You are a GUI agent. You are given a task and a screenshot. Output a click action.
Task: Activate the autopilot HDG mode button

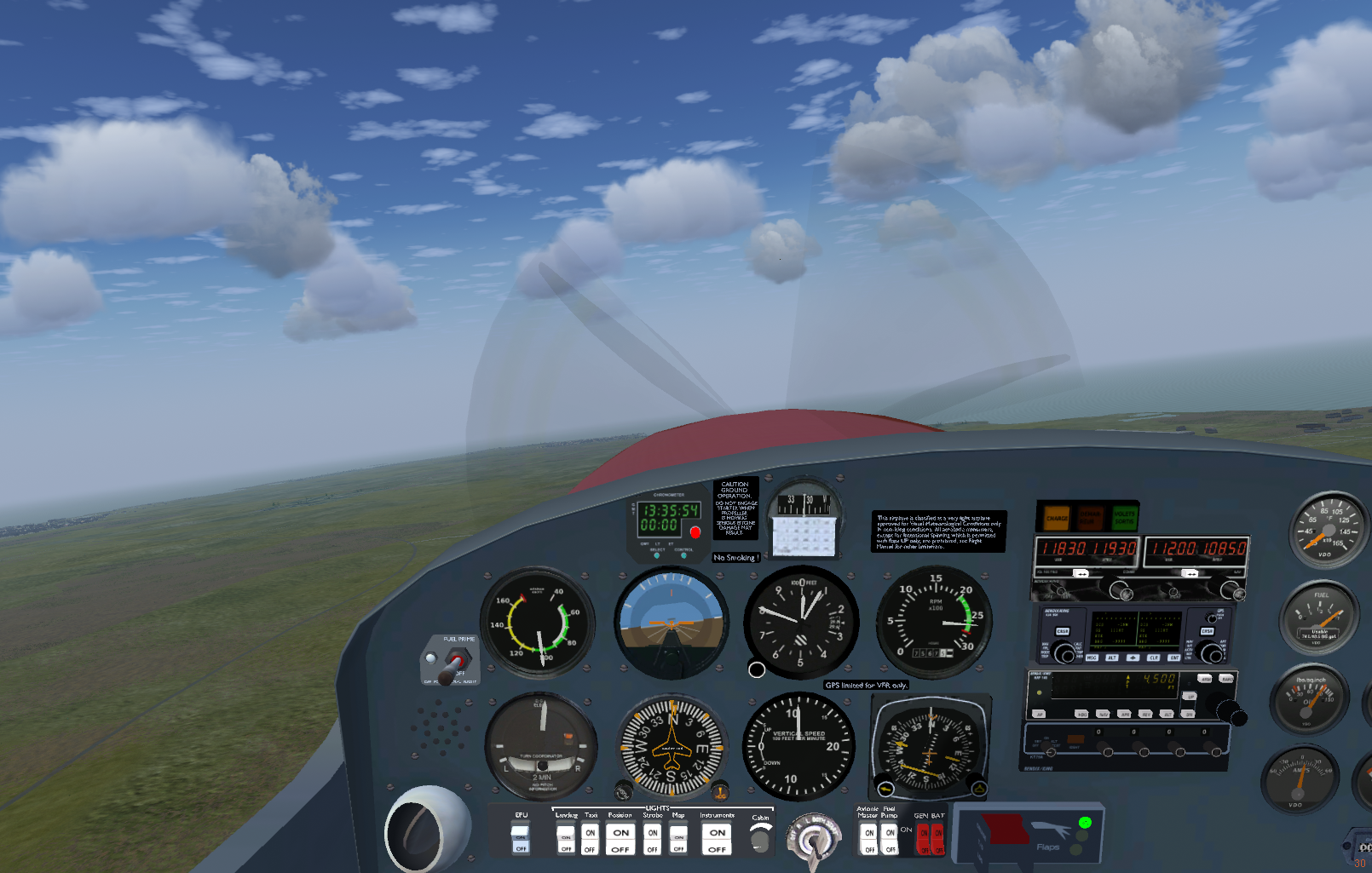point(1082,714)
